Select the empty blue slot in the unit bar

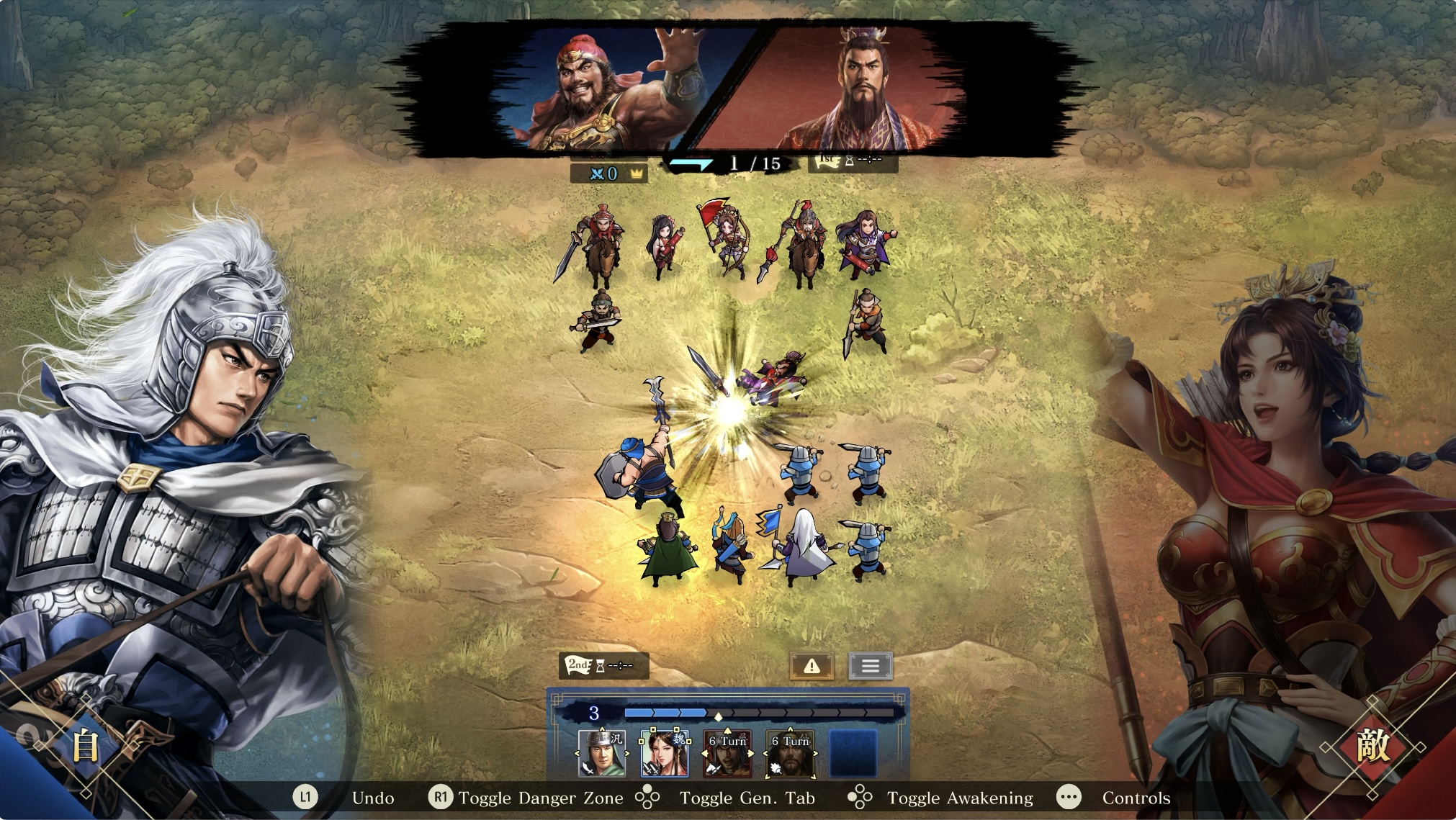coord(853,754)
